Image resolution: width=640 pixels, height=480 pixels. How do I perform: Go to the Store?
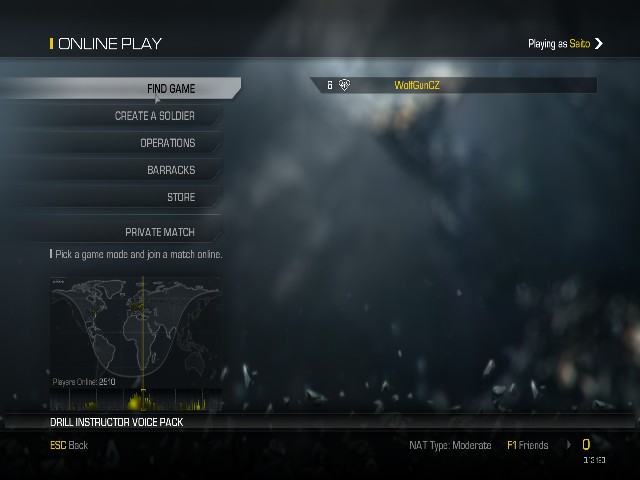[180, 197]
